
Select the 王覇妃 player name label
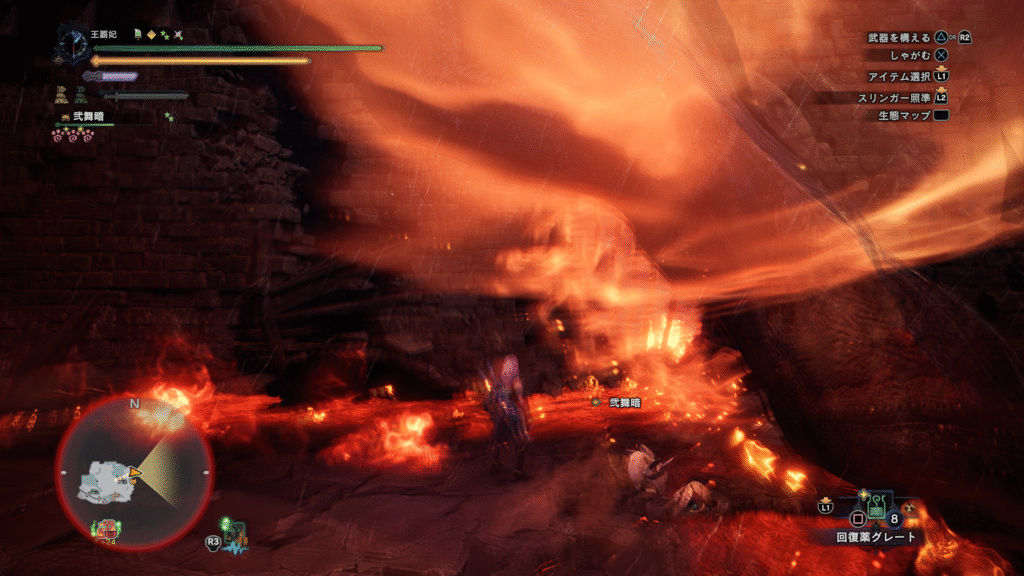point(103,34)
